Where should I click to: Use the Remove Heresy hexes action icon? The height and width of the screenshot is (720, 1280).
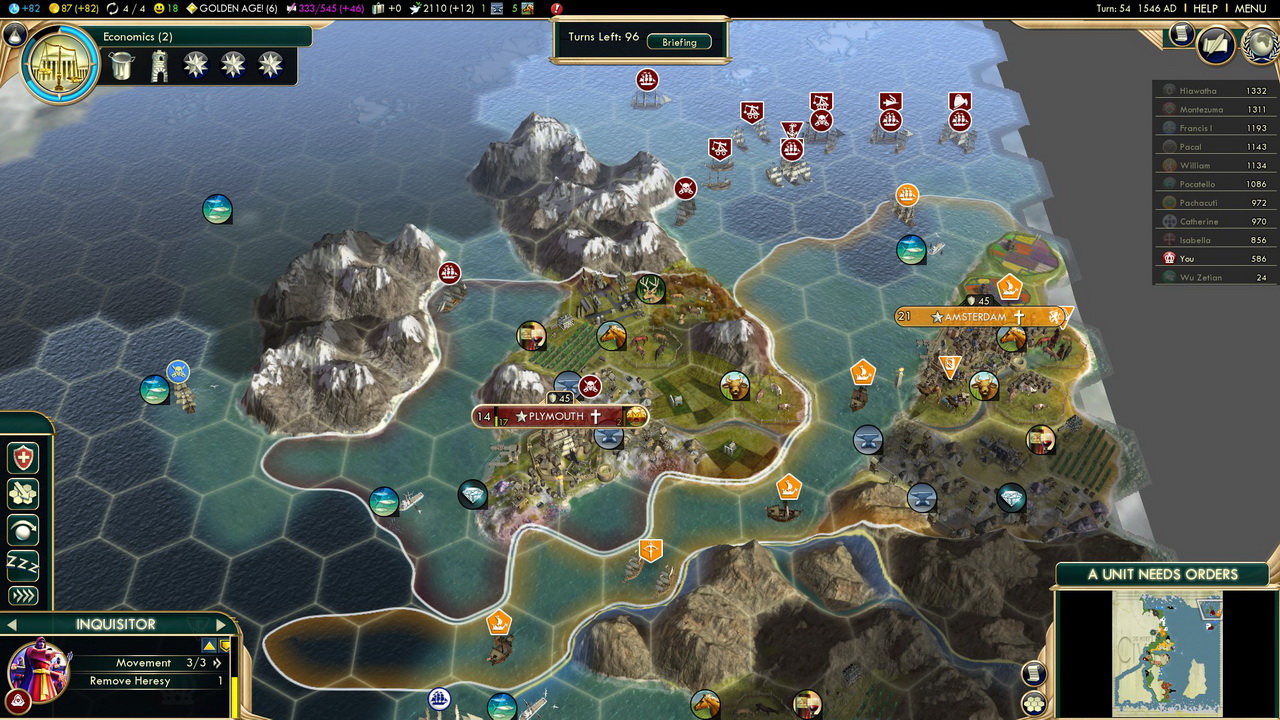click(23, 493)
